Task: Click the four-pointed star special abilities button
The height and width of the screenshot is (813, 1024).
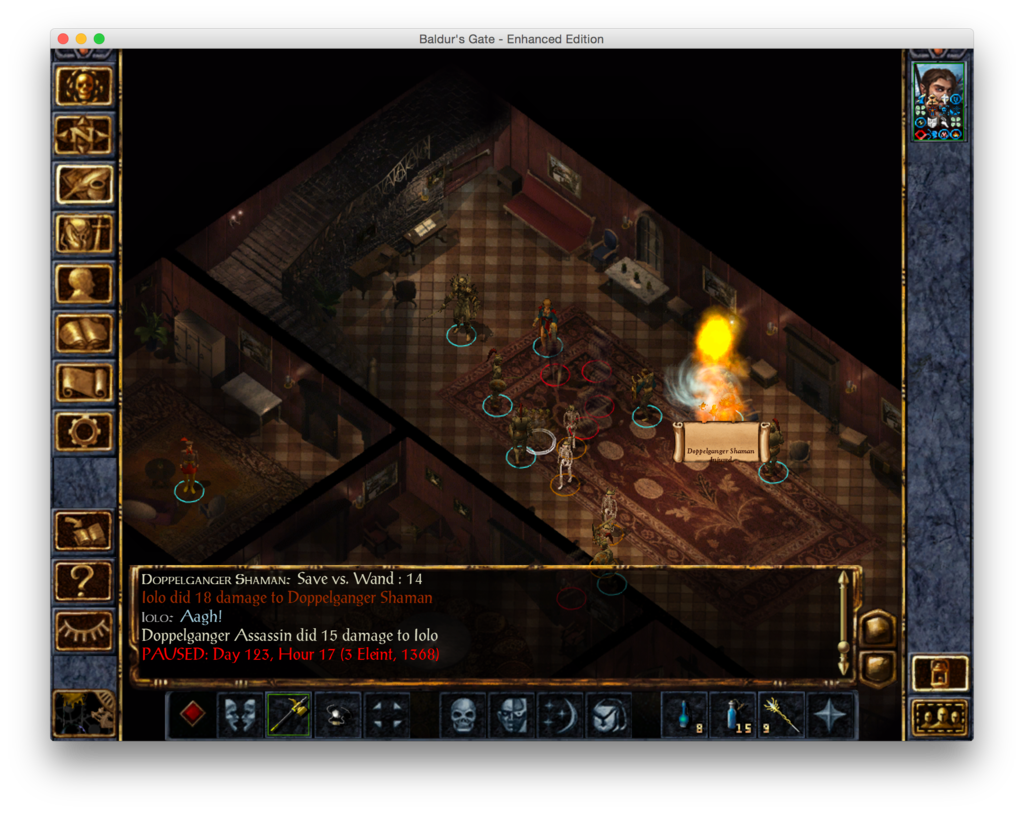Action: point(831,714)
